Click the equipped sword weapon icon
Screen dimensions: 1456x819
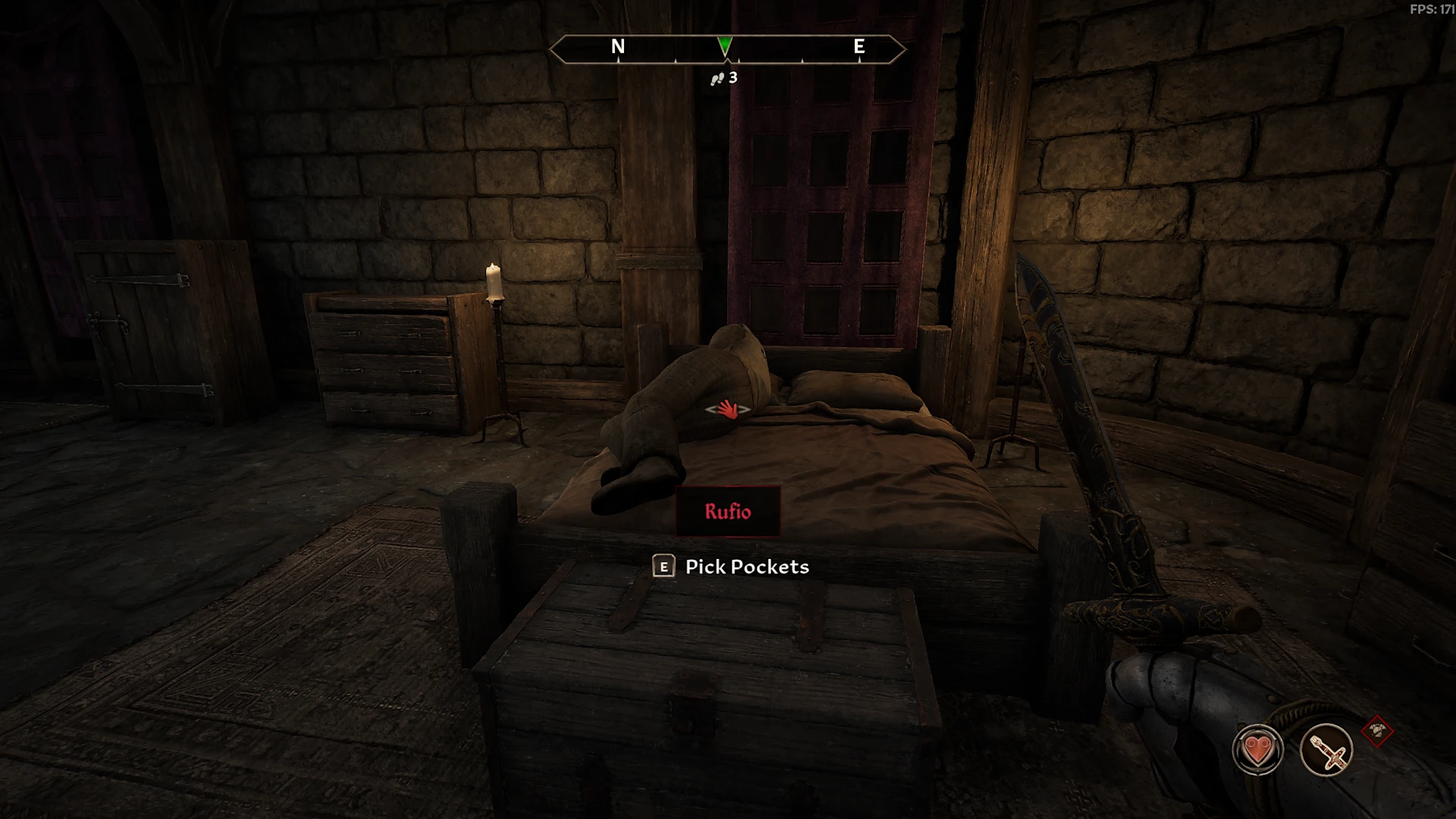(x=1326, y=750)
